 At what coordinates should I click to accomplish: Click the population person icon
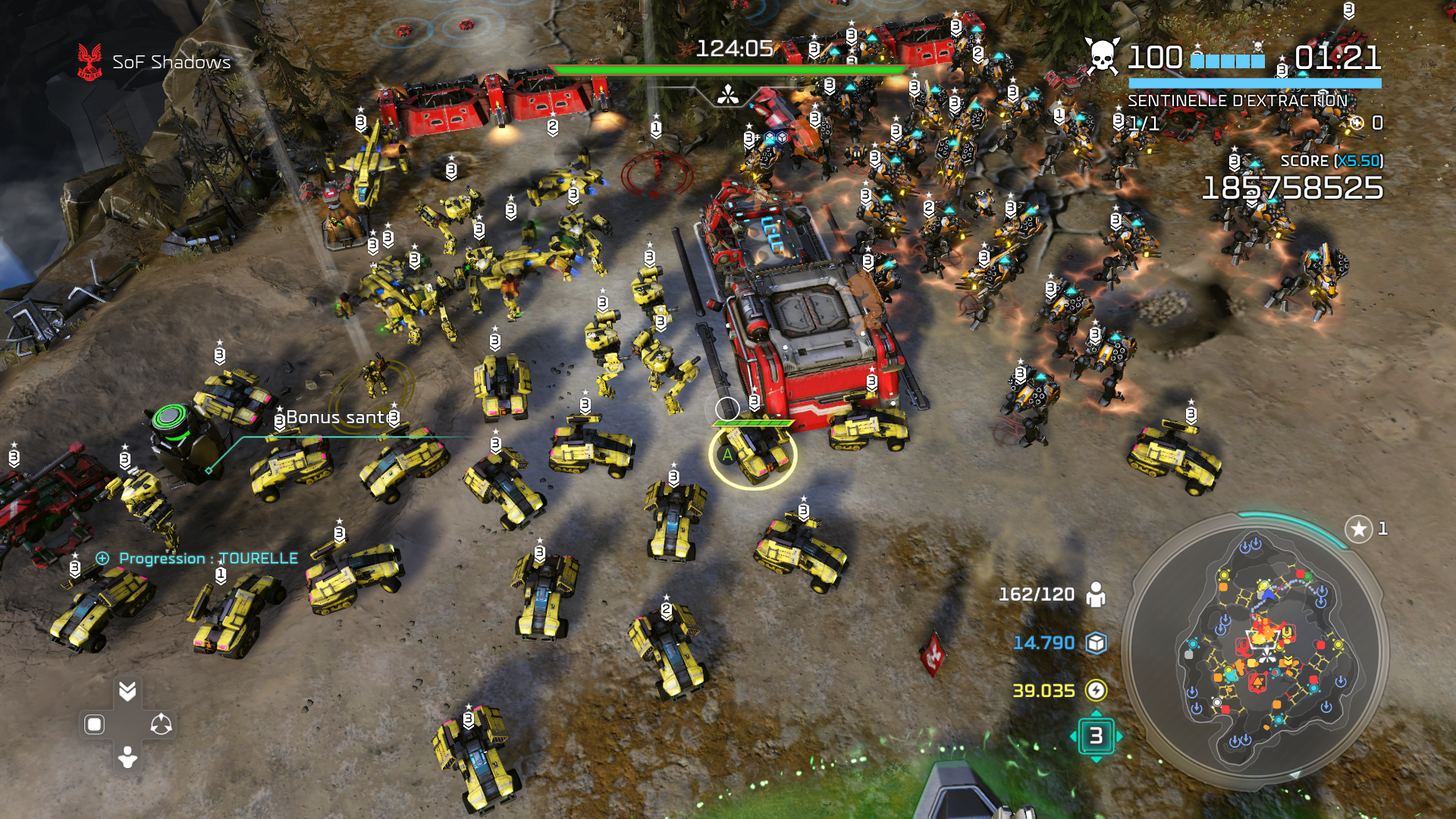point(1096,595)
